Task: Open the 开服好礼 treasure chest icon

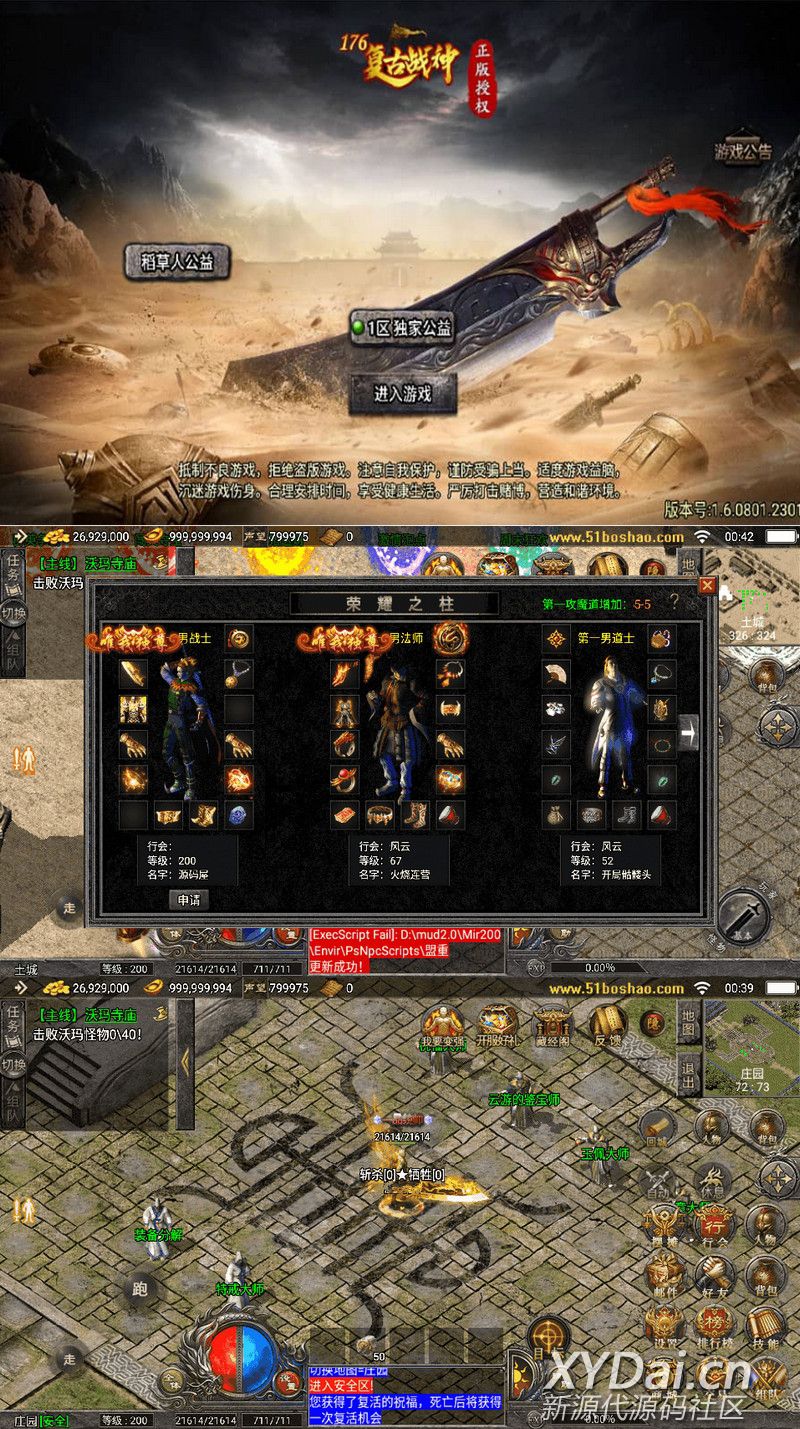Action: pos(497,1025)
